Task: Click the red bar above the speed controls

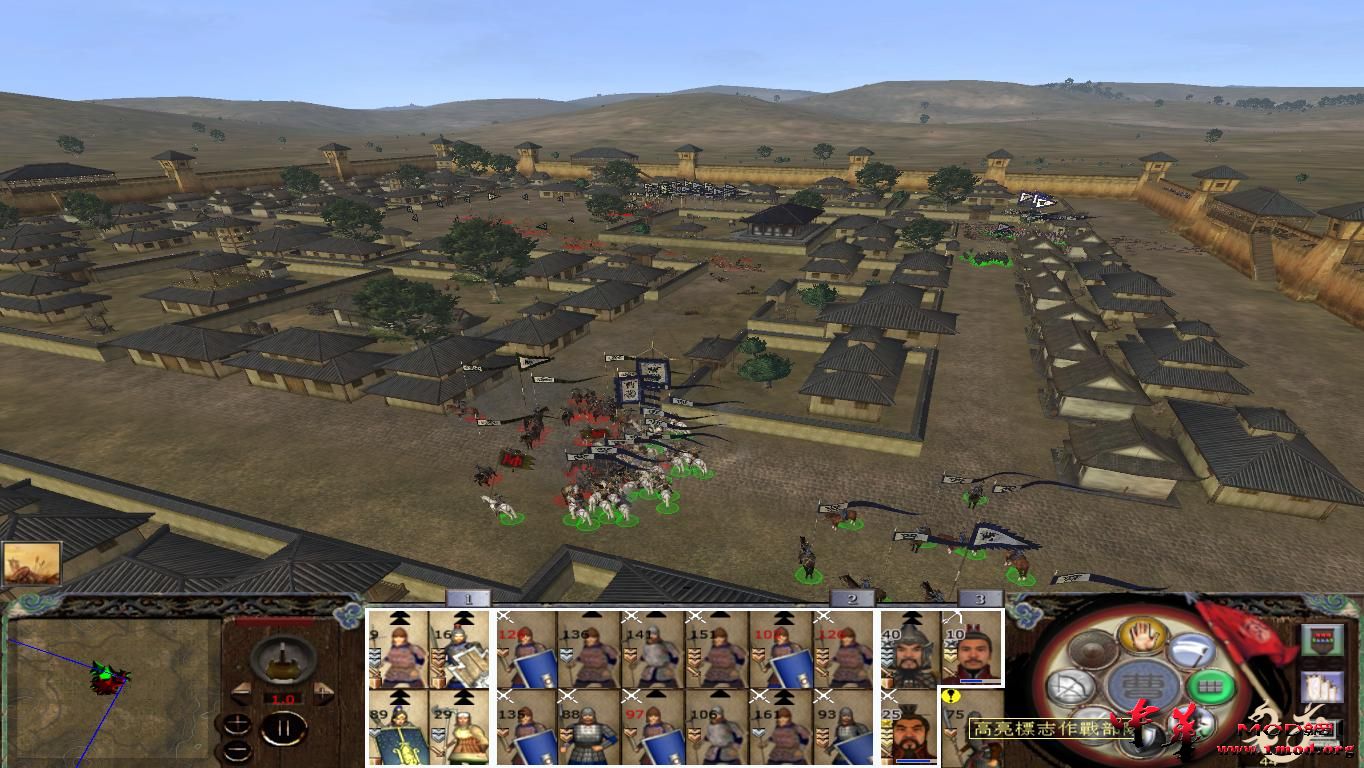Action: coord(277,620)
